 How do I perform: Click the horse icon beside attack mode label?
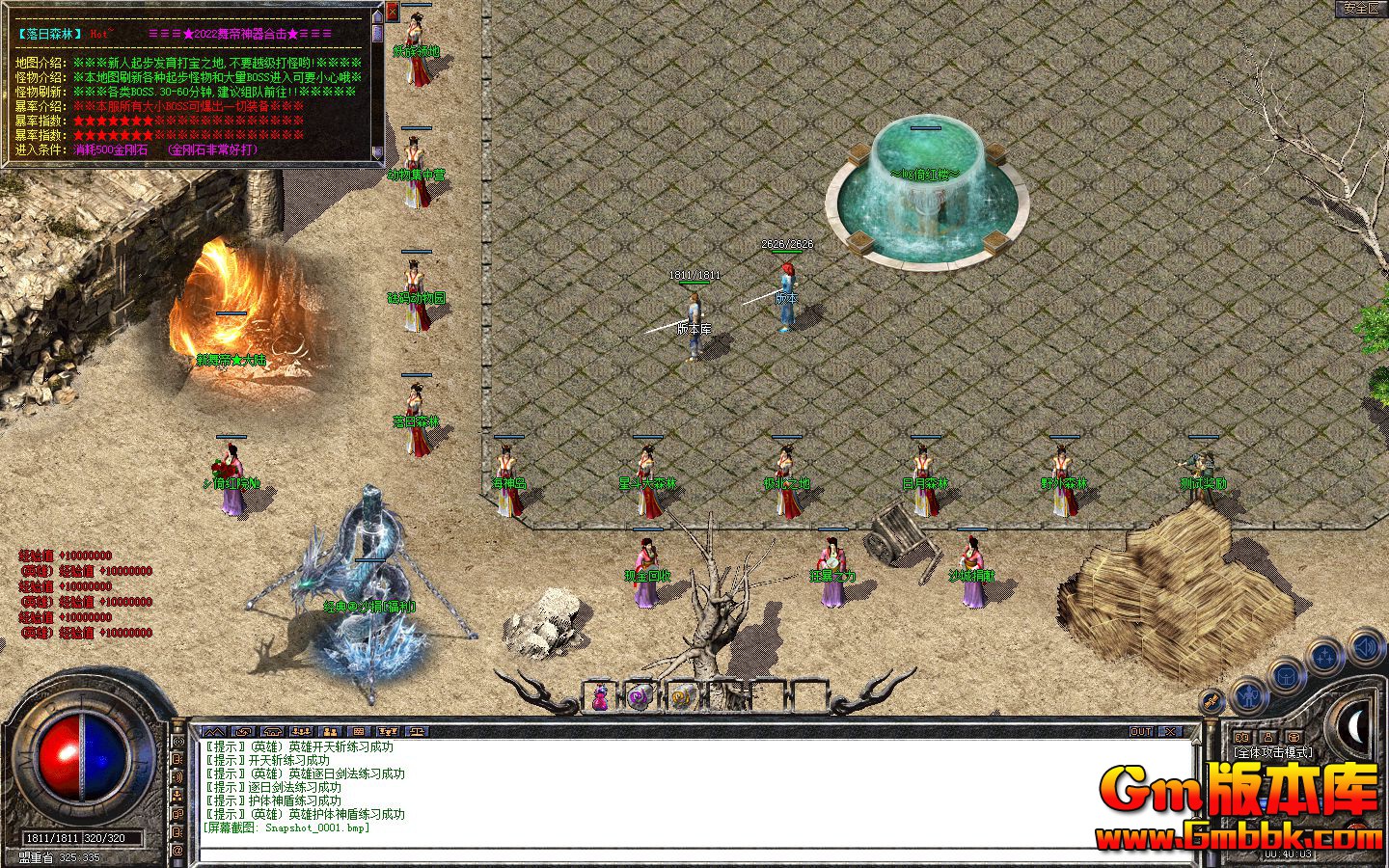point(1241,737)
